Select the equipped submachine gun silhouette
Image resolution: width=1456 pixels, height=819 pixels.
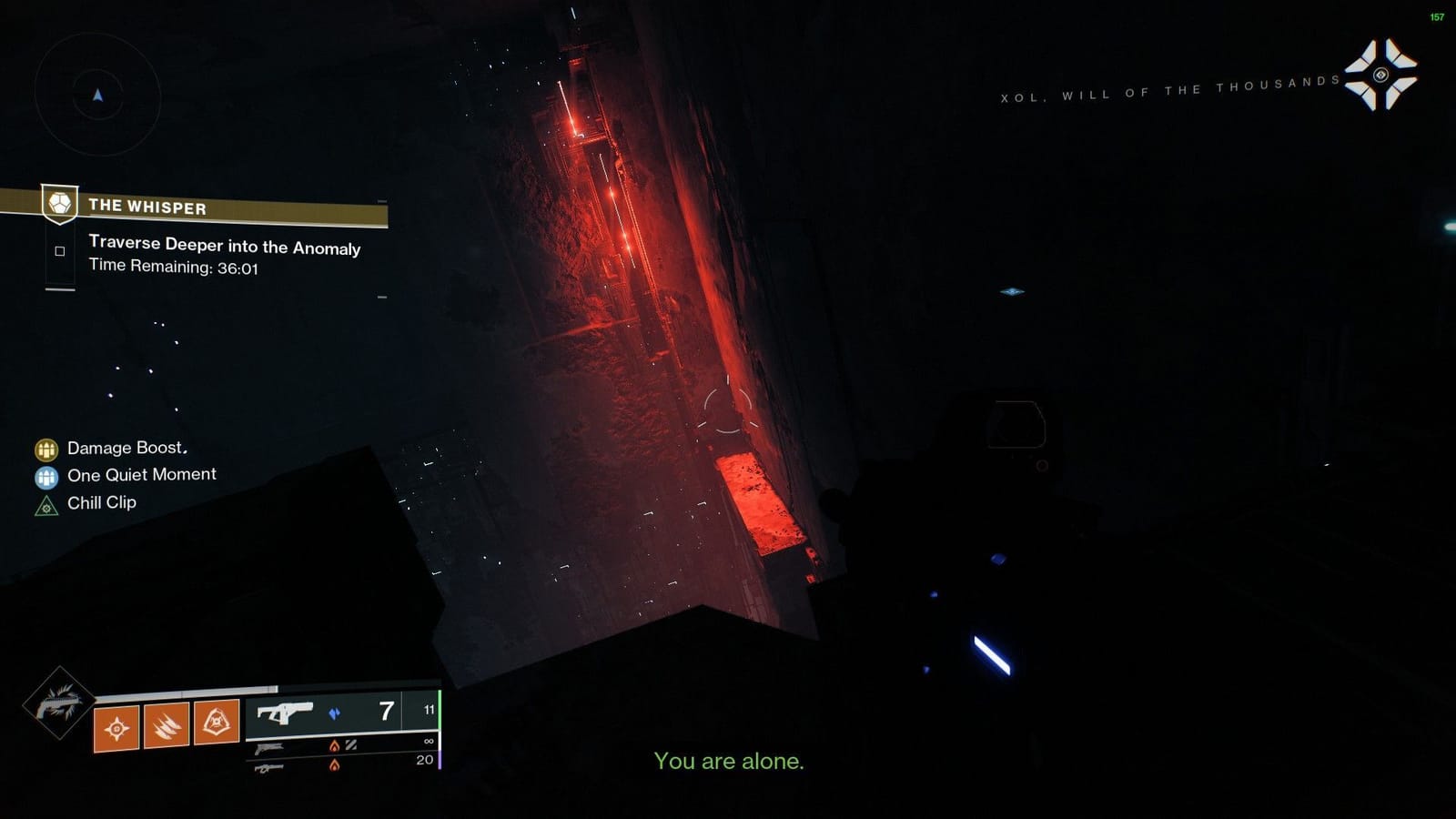tap(287, 713)
